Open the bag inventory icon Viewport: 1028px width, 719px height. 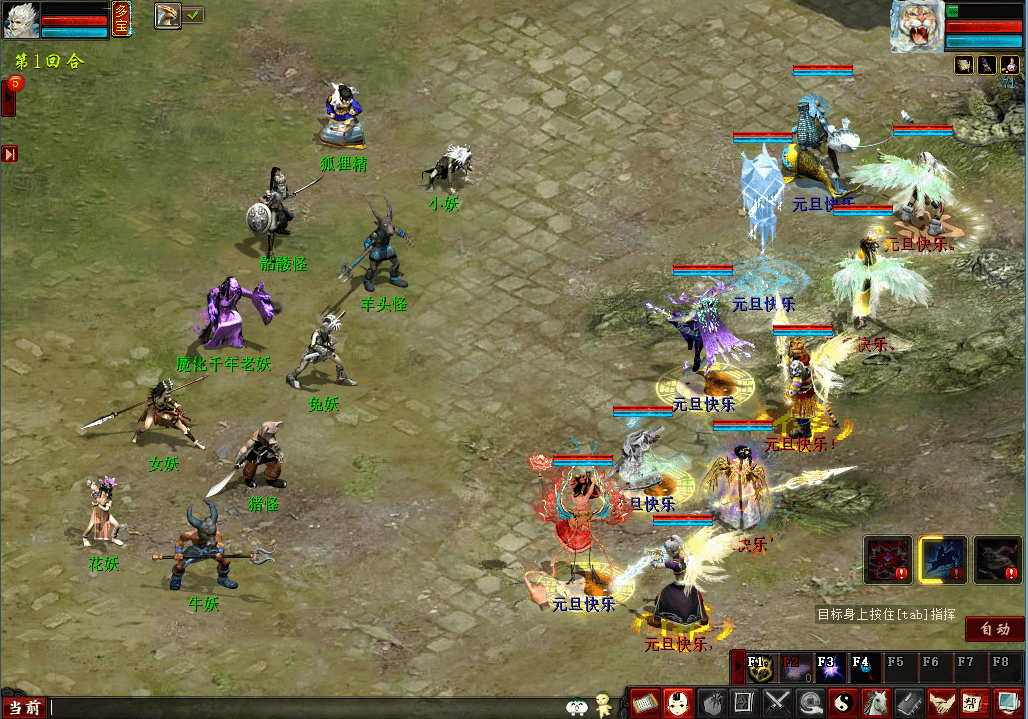[x=711, y=703]
